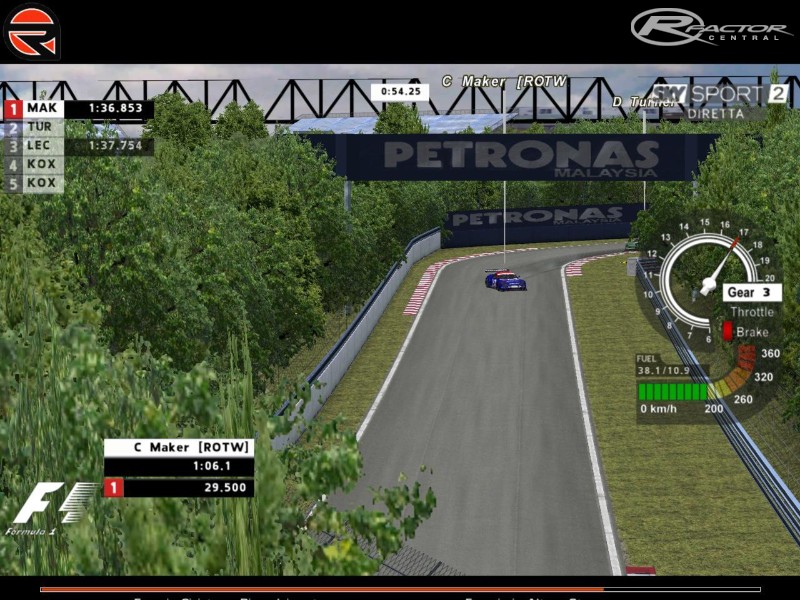Click the rFactor Central wordmark logo

711,26
